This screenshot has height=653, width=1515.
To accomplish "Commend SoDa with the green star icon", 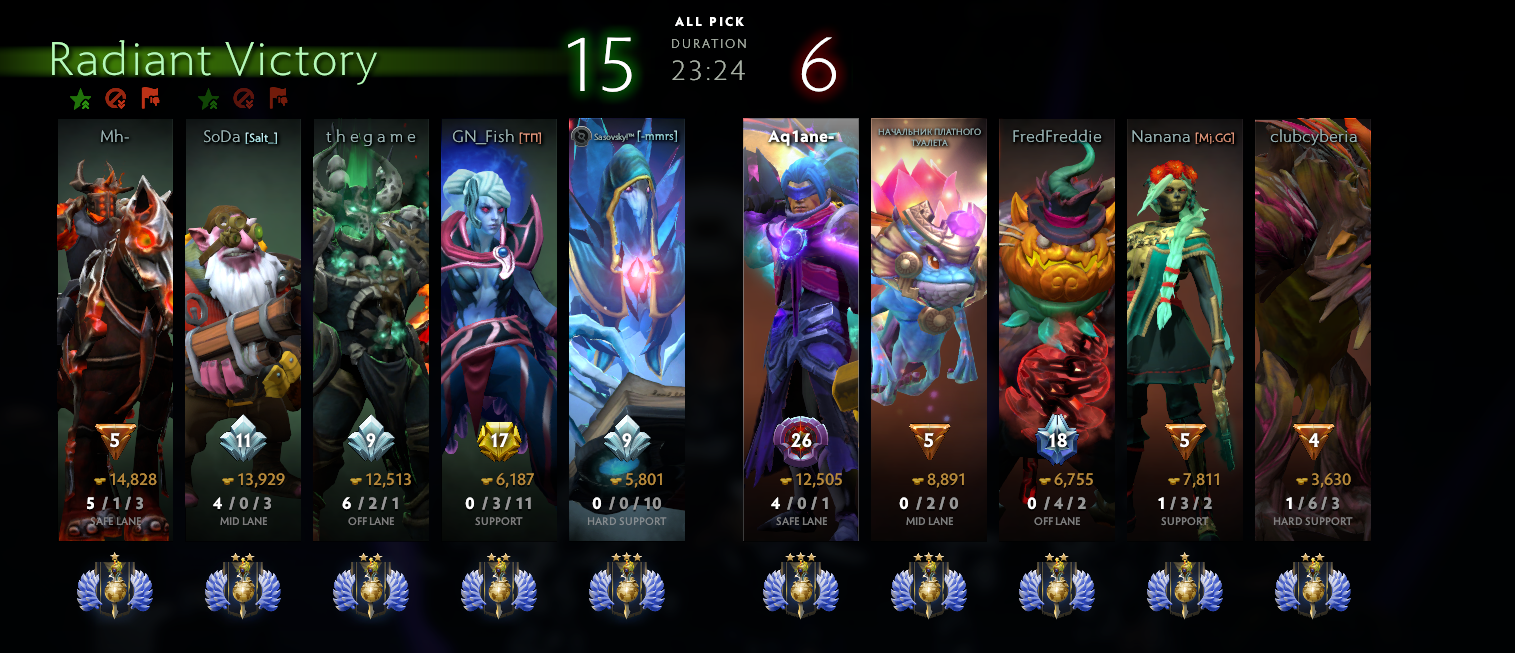I will [208, 99].
